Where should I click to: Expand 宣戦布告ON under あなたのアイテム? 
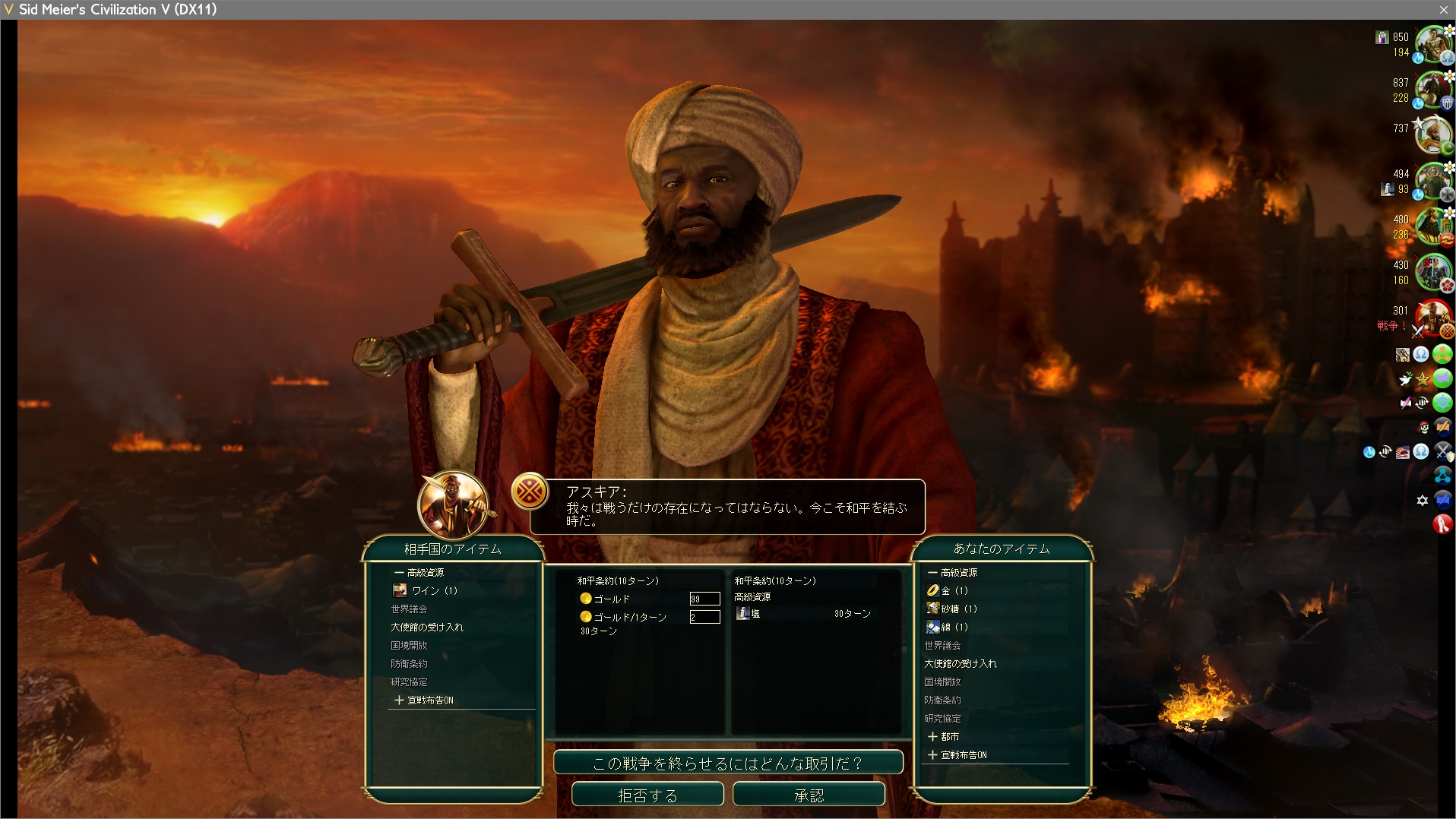tap(957, 754)
